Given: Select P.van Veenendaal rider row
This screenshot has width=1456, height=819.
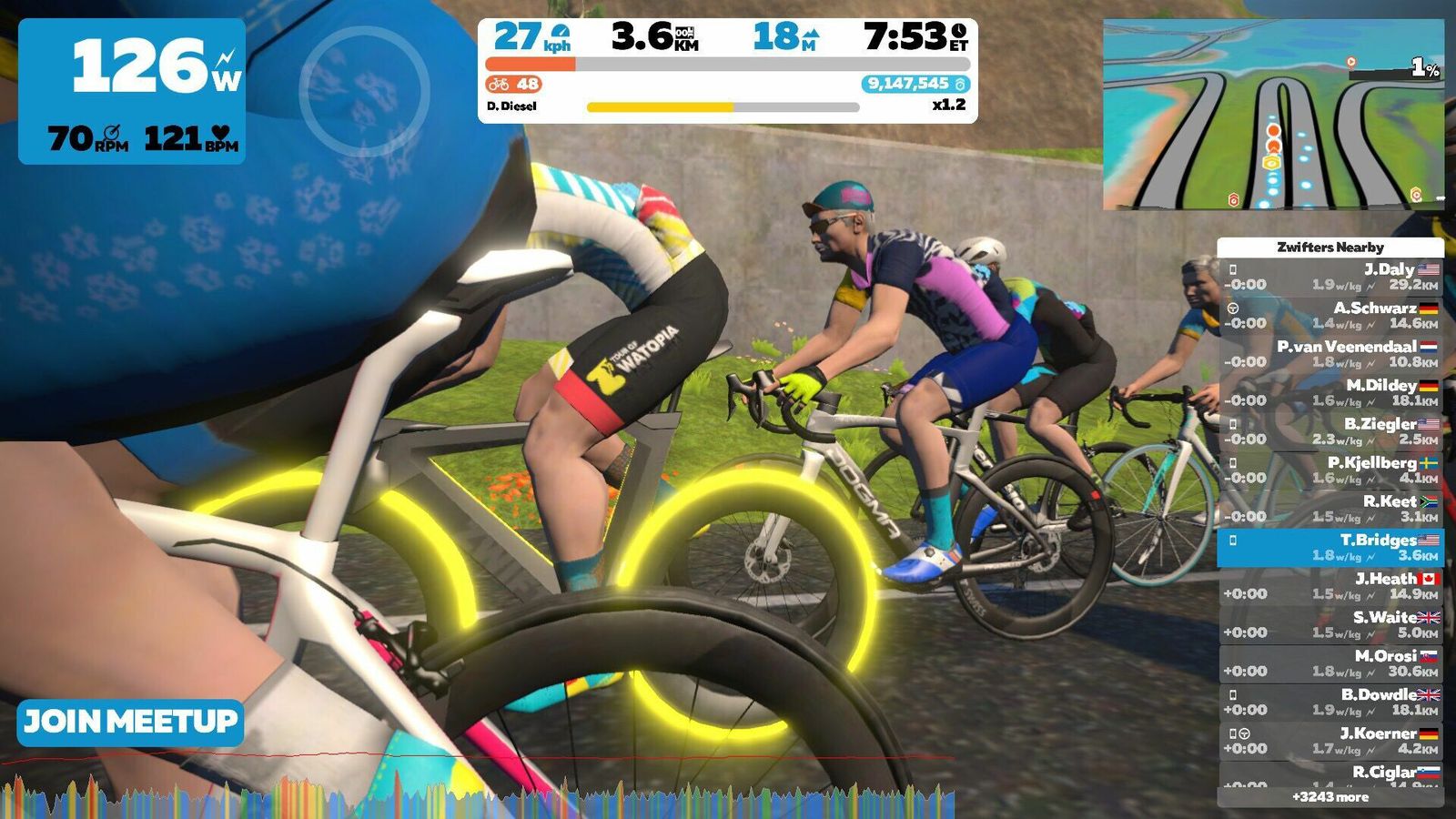Looking at the screenshot, I should (x=1330, y=354).
